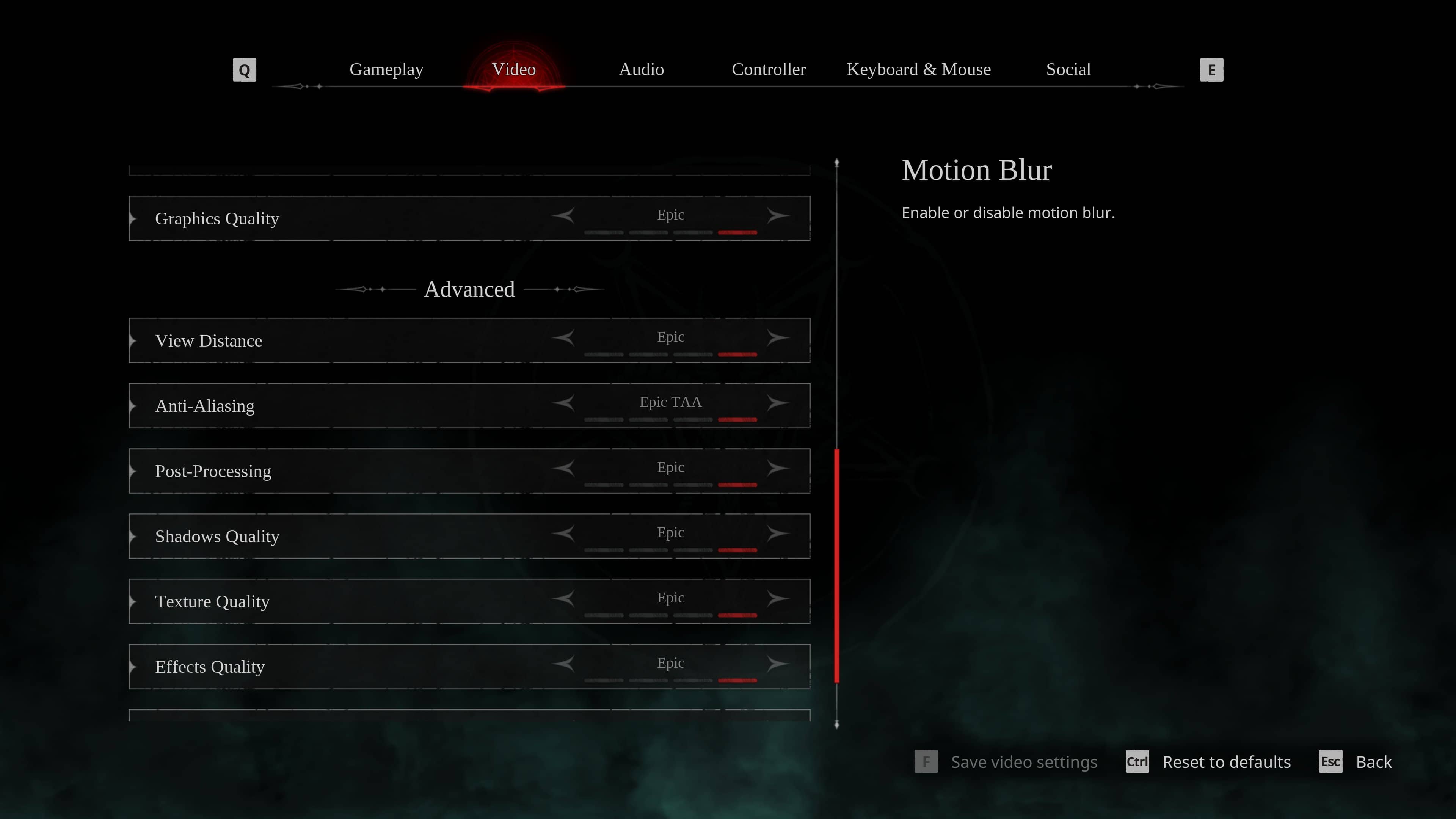Image resolution: width=1456 pixels, height=819 pixels.
Task: Decrease Texture Quality via left arrow
Action: (x=563, y=599)
